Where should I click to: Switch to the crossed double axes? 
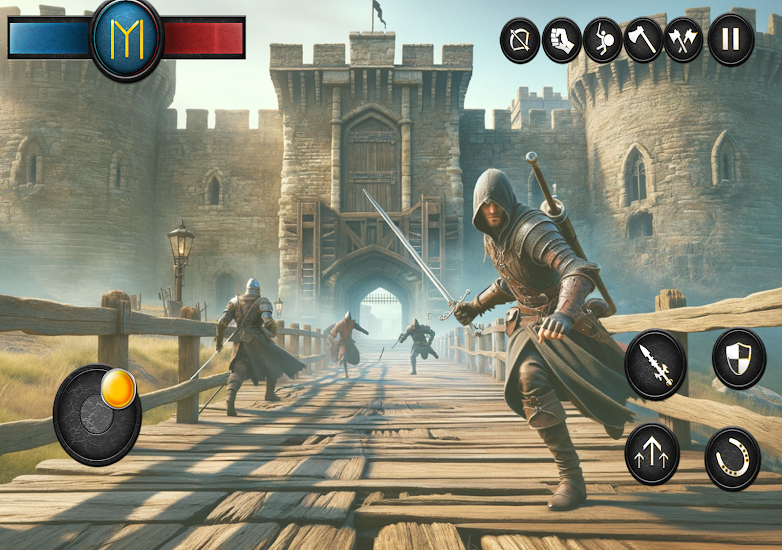click(684, 41)
